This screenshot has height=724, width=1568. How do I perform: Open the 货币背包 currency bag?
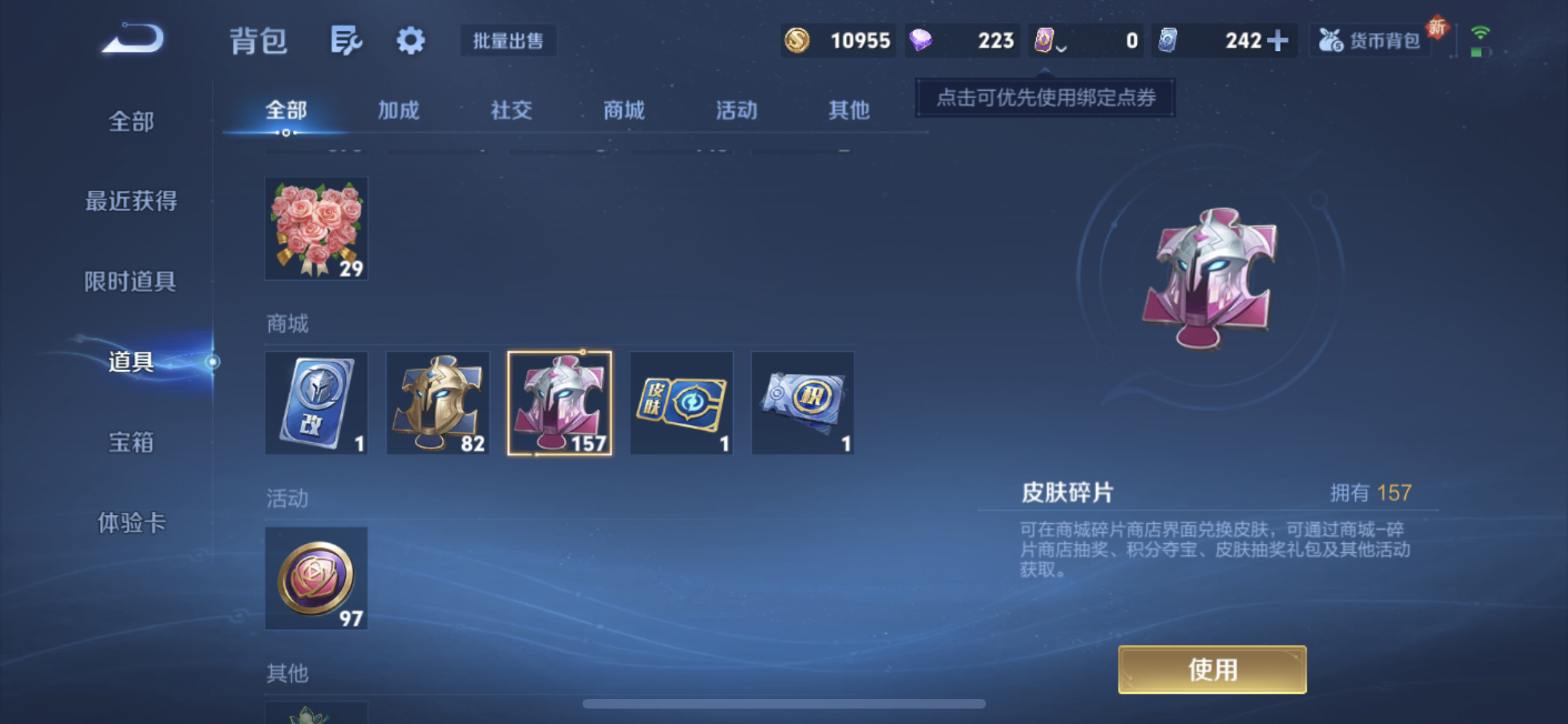1370,40
